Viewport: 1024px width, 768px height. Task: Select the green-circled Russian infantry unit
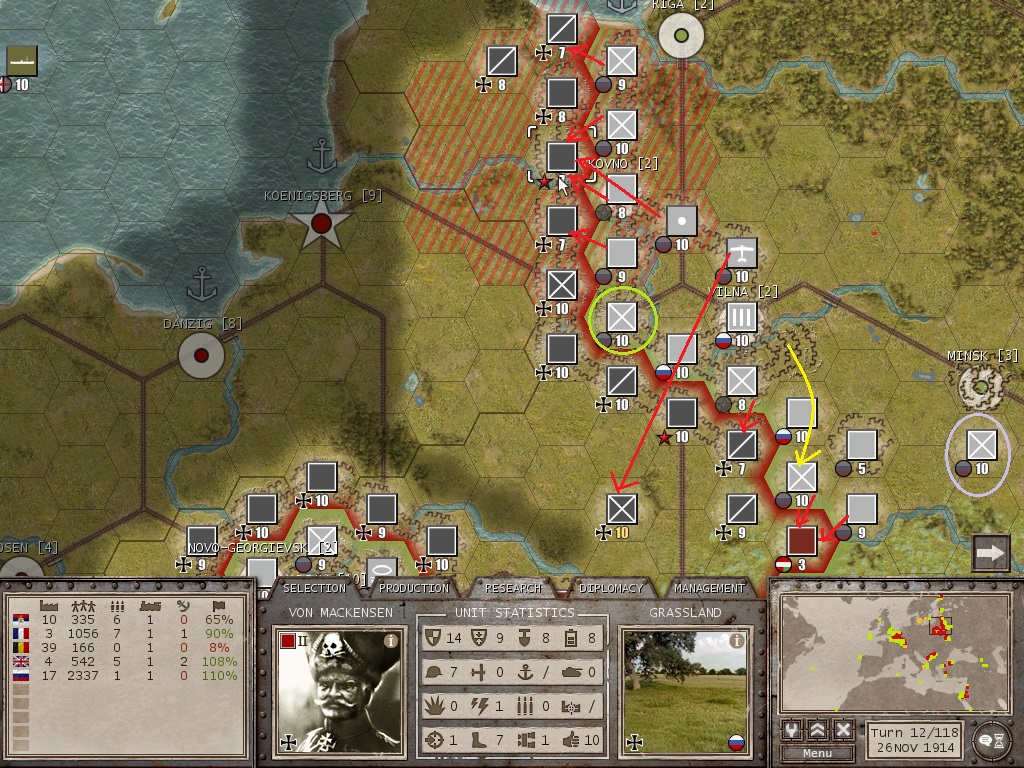pos(622,317)
